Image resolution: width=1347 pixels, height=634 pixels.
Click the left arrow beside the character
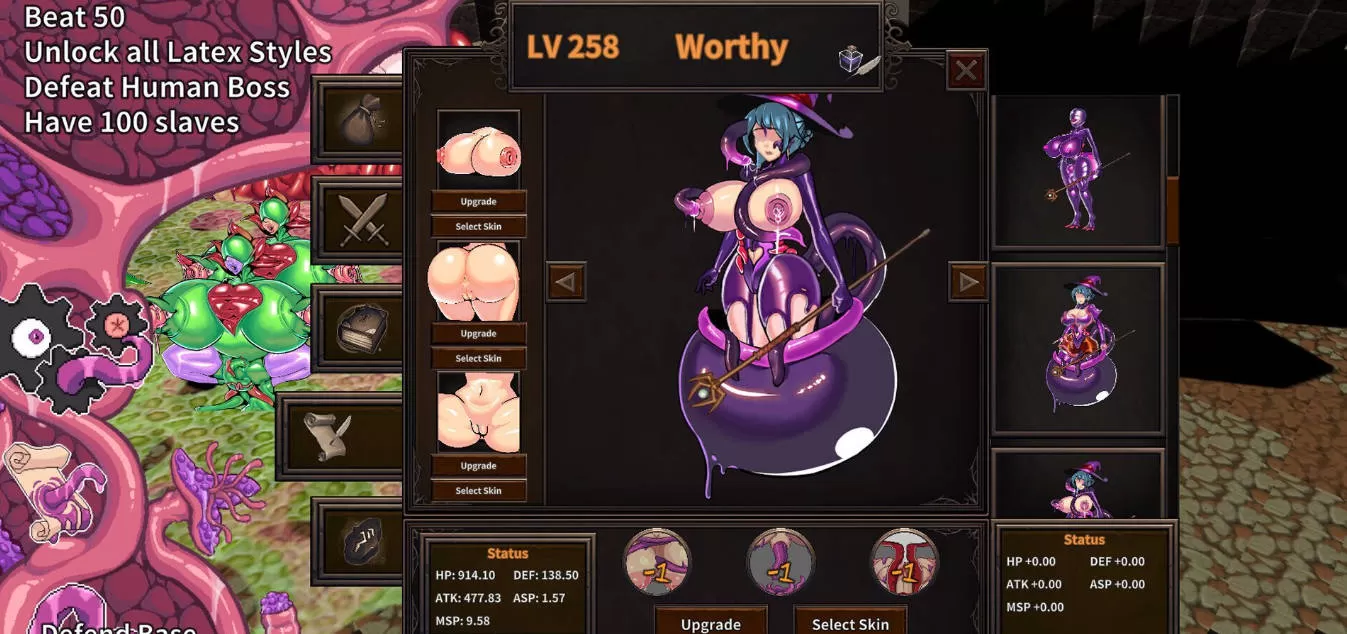566,282
